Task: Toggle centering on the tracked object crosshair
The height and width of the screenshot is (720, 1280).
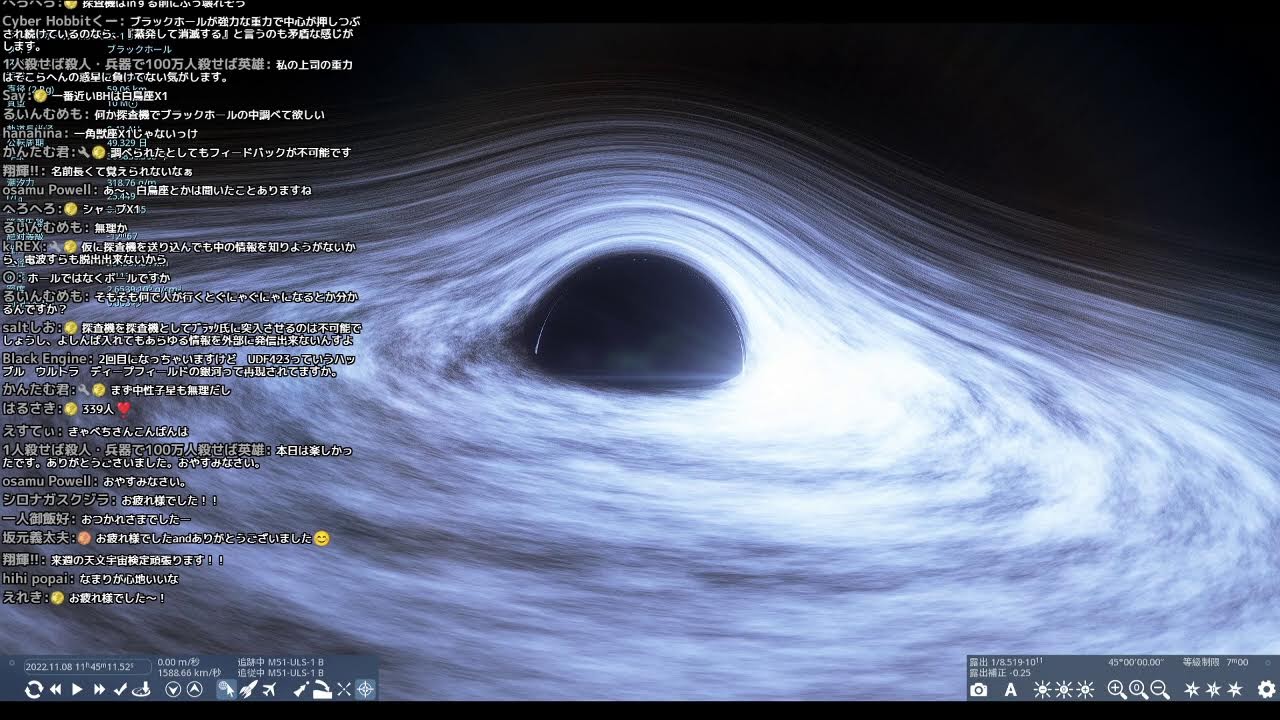Action: 366,690
